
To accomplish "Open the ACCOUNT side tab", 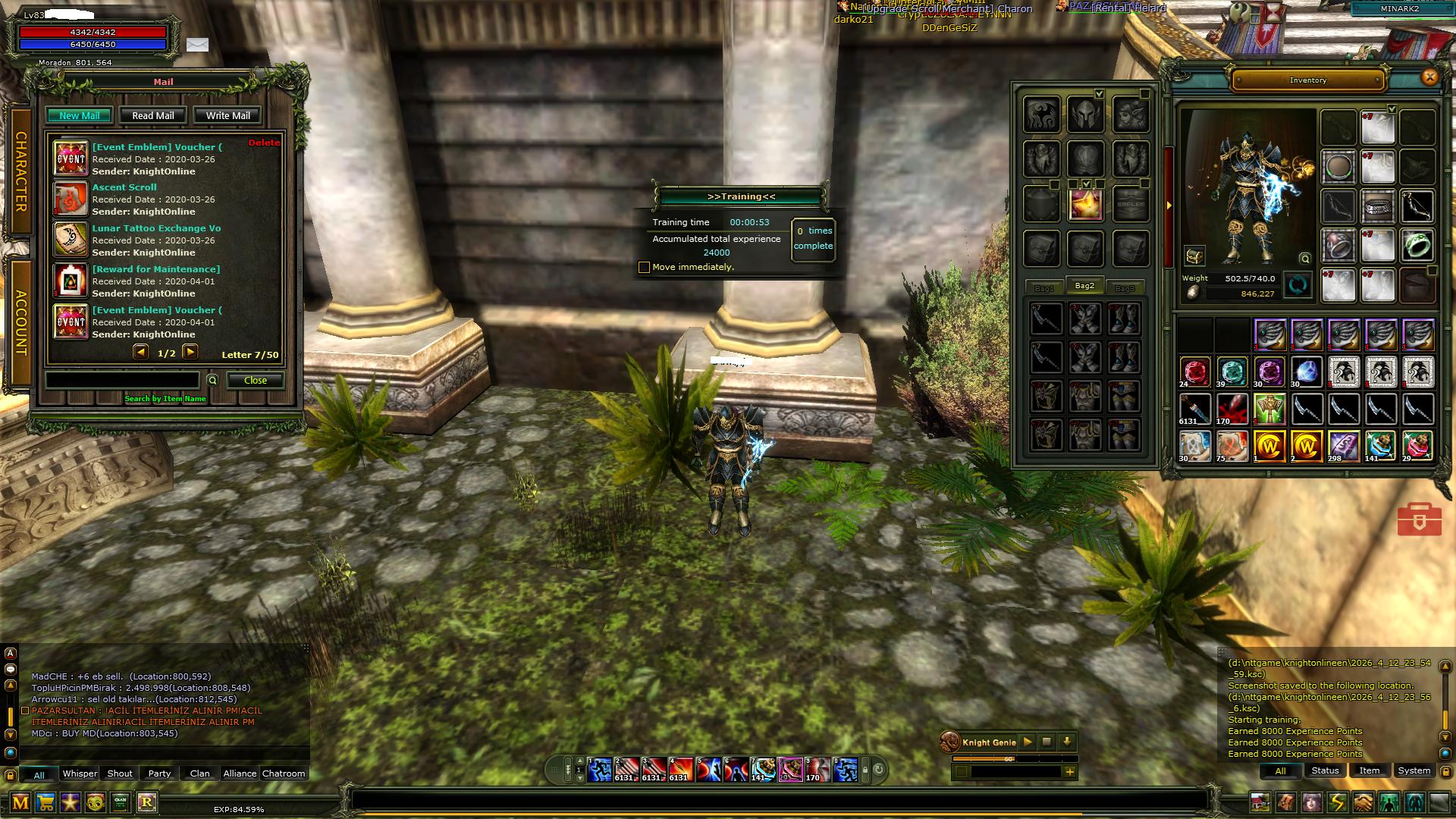I will (20, 322).
